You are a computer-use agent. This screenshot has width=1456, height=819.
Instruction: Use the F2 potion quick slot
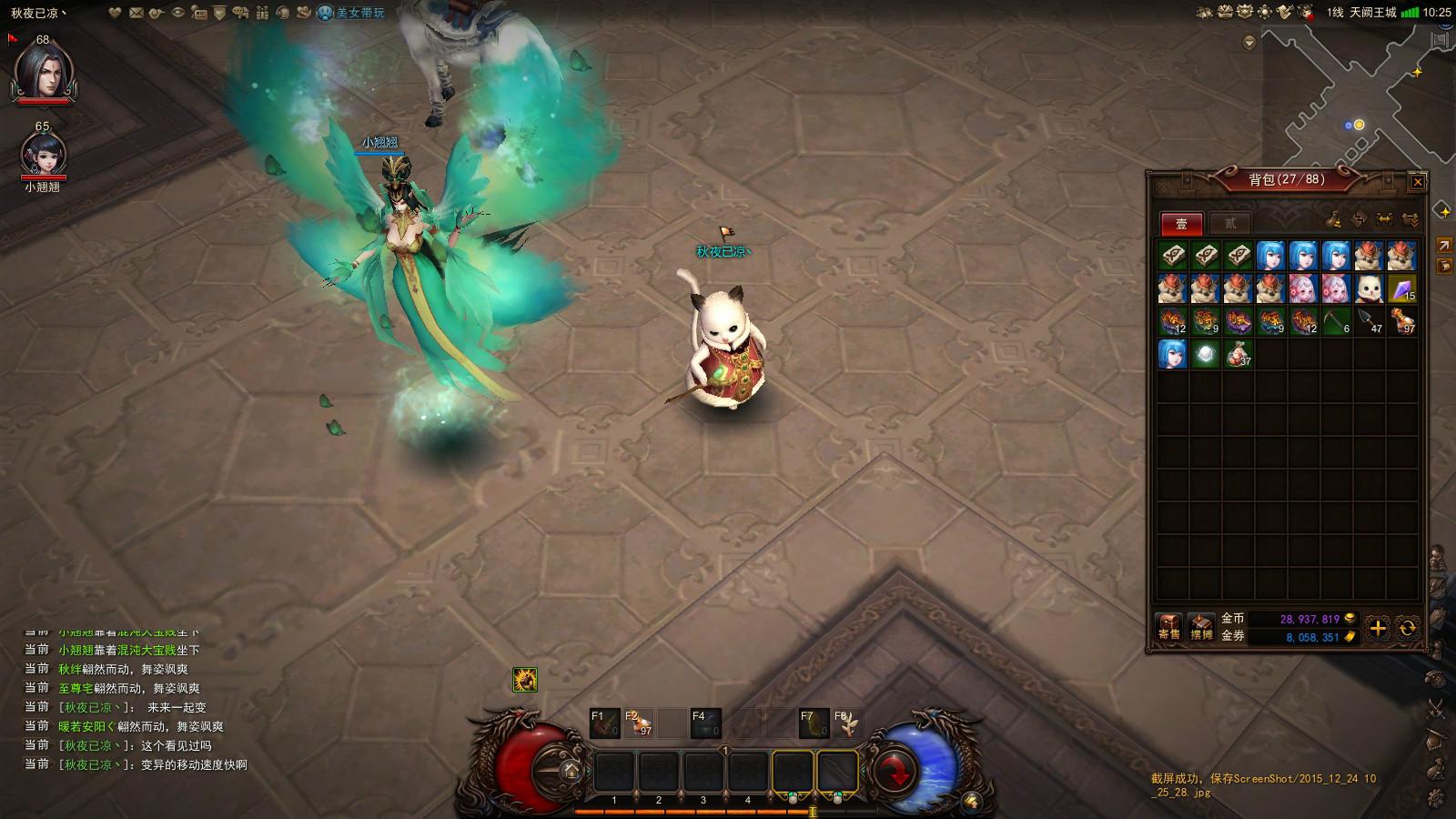click(639, 723)
